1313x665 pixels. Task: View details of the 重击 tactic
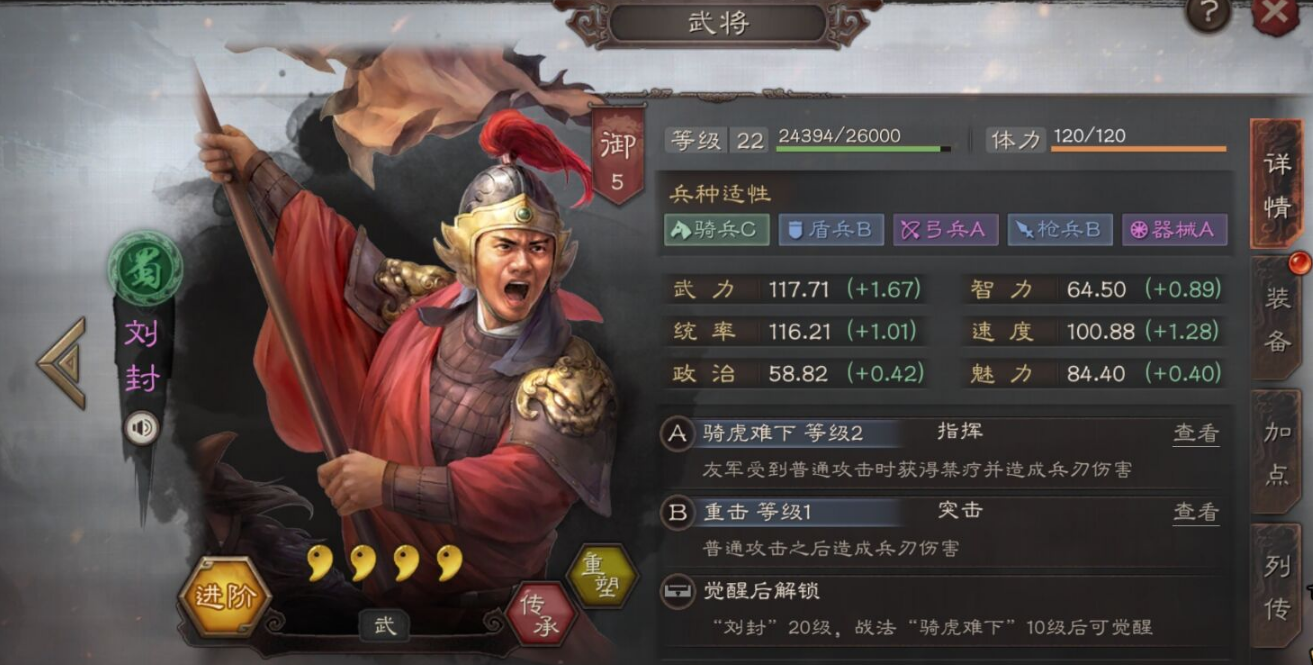(x=1196, y=512)
